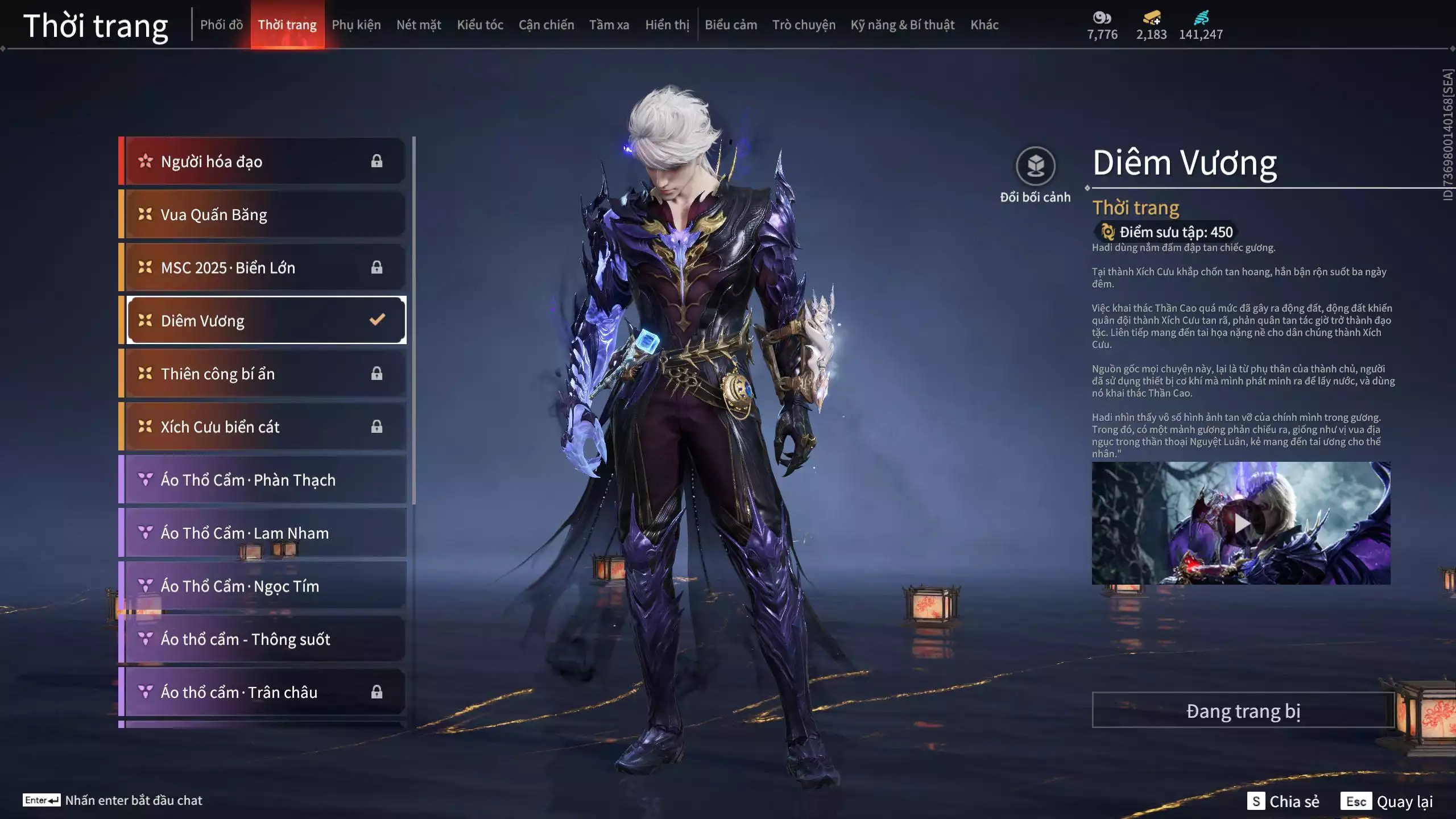Image resolution: width=1456 pixels, height=819 pixels.
Task: Play the Diêm Vương preview video
Action: (x=1241, y=523)
